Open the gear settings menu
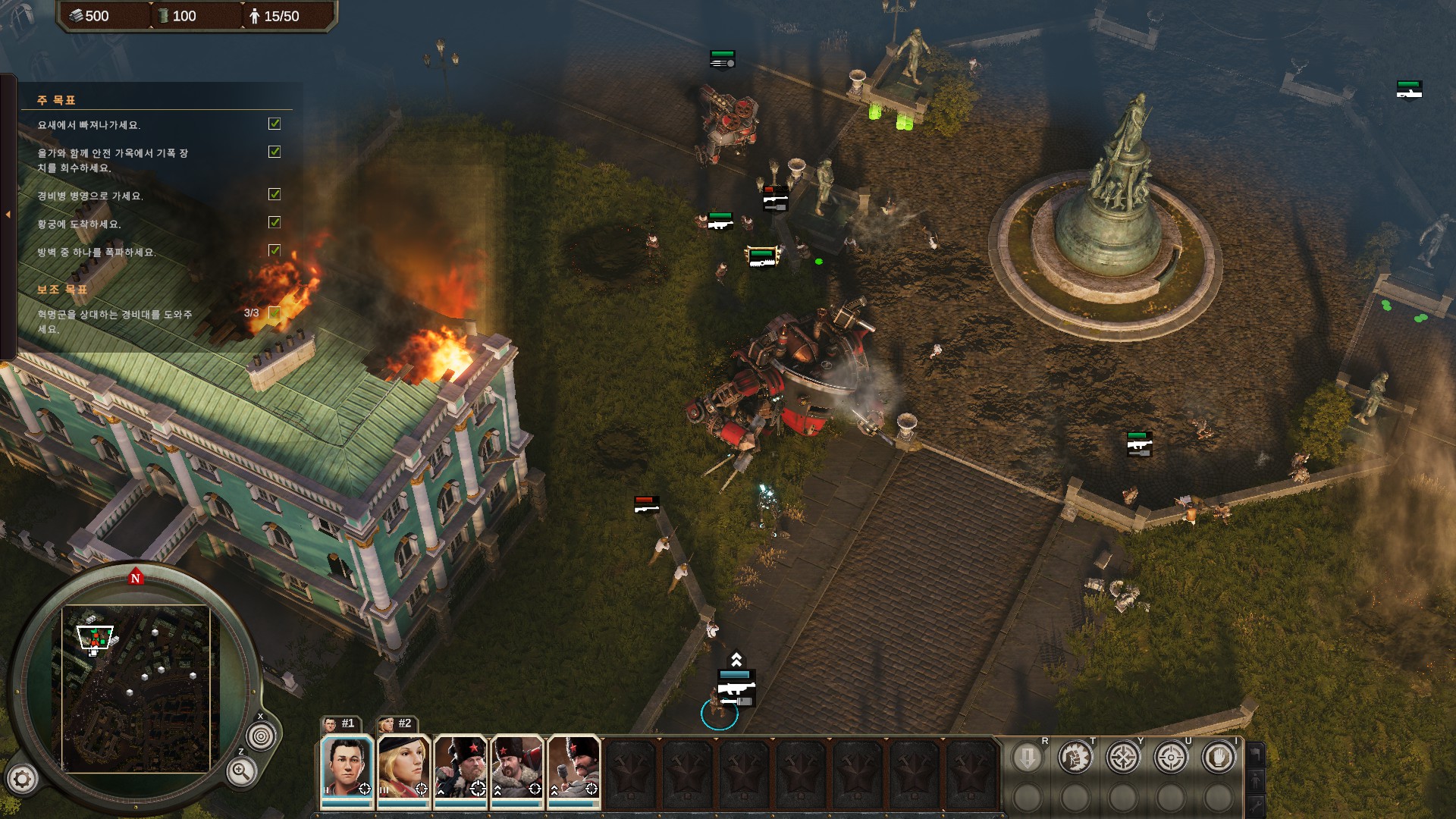 pyautogui.click(x=22, y=779)
